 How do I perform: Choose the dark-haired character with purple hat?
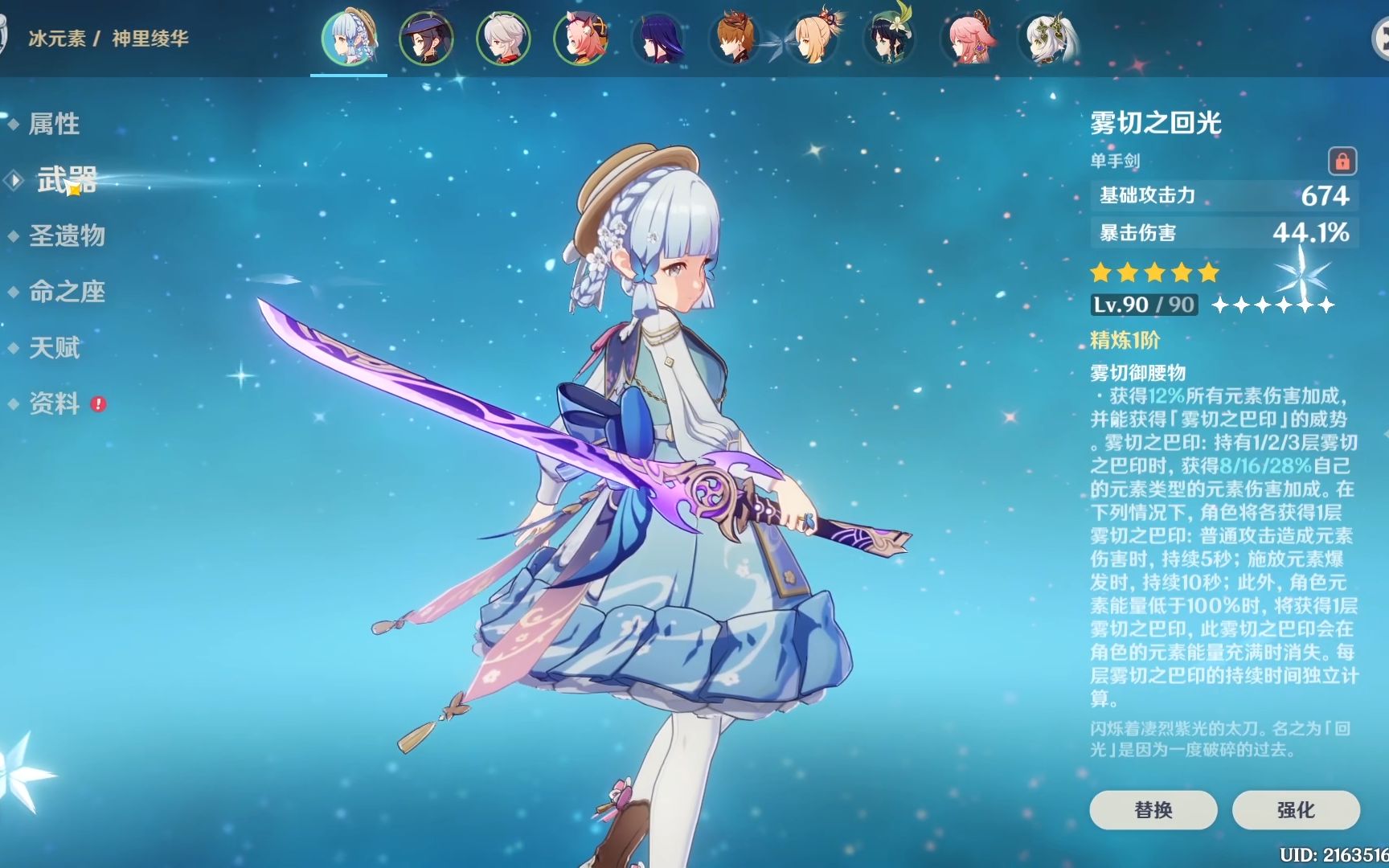pyautogui.click(x=426, y=38)
